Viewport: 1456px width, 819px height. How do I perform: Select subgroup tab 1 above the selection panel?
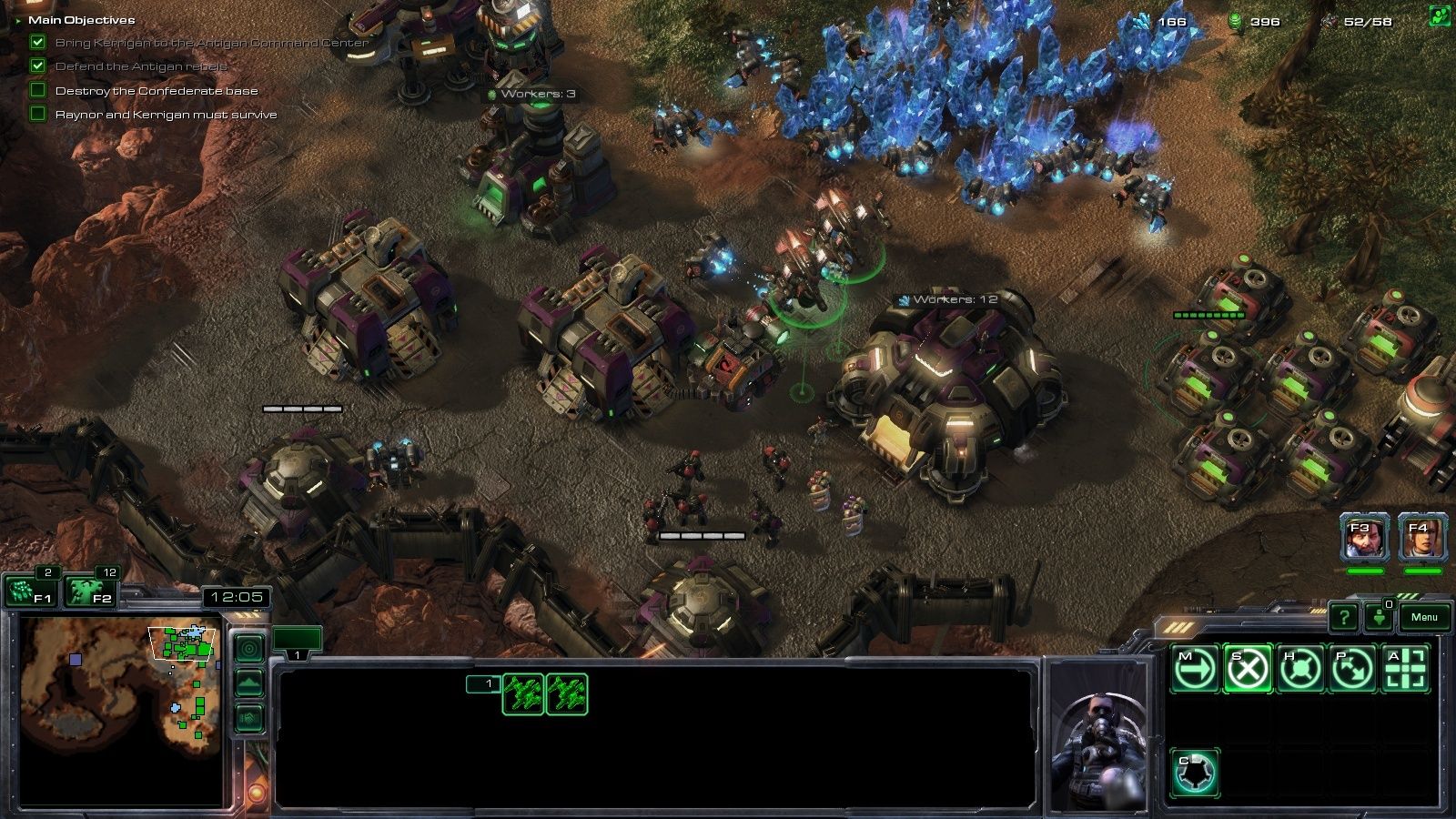[296, 652]
